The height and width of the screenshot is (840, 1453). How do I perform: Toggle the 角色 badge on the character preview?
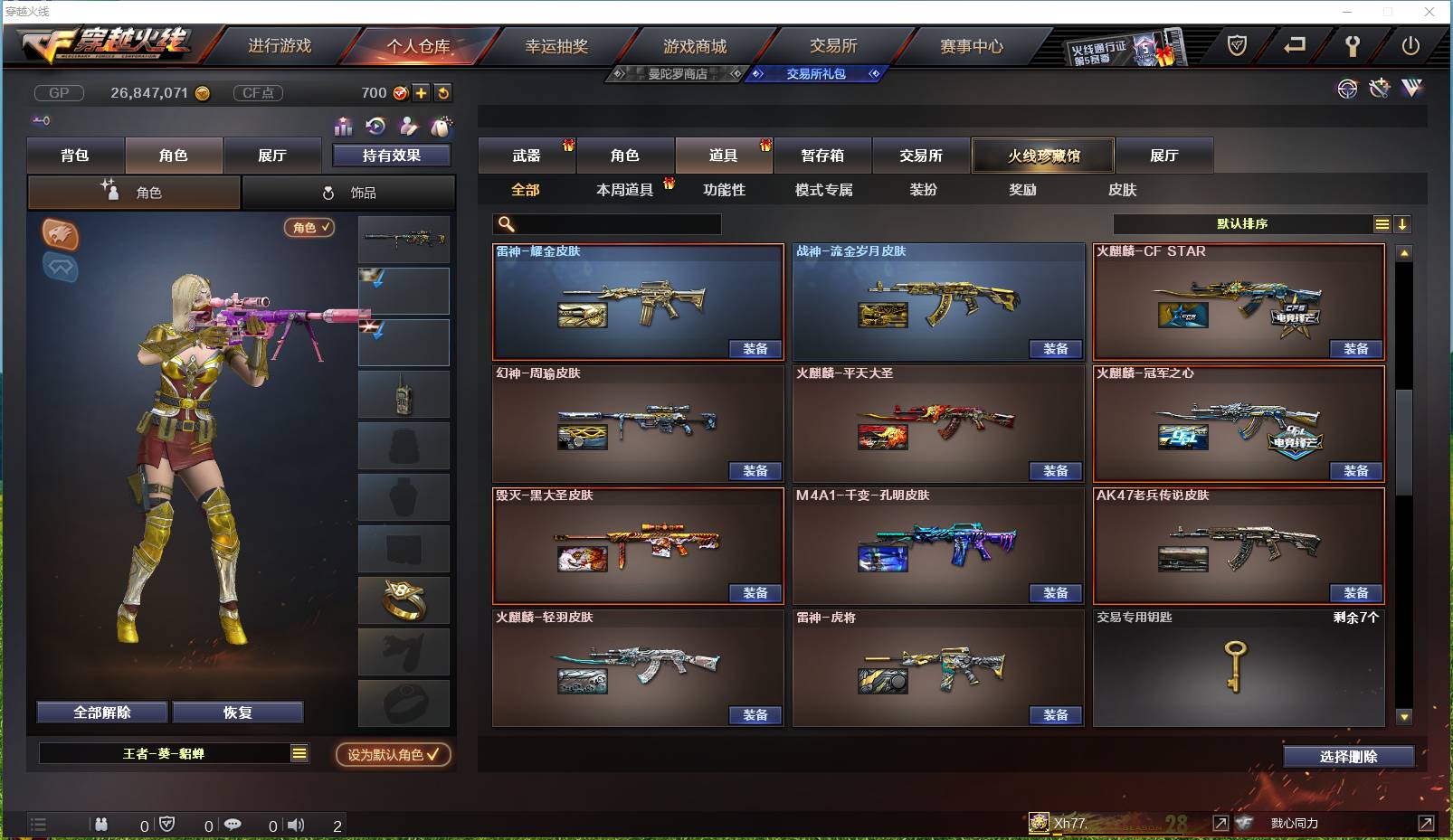click(x=308, y=228)
